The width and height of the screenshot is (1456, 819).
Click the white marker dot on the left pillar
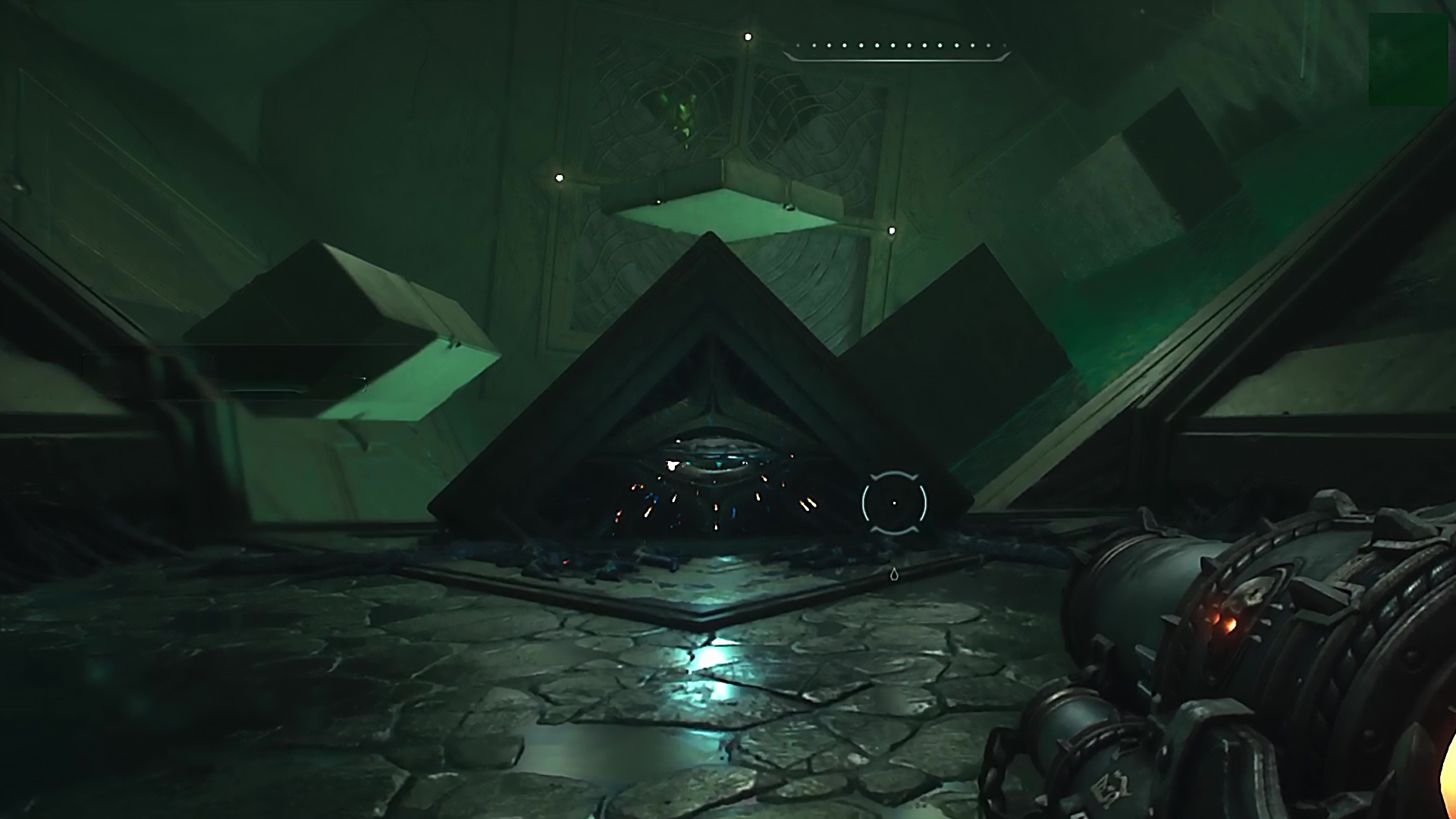pos(559,177)
